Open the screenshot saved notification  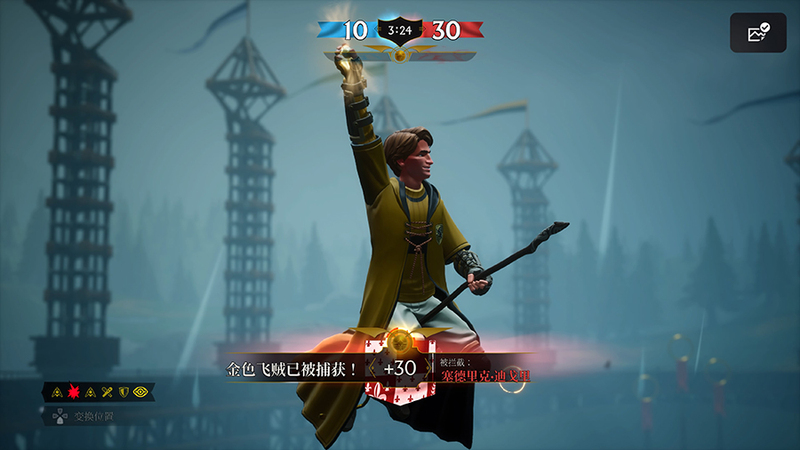(758, 33)
